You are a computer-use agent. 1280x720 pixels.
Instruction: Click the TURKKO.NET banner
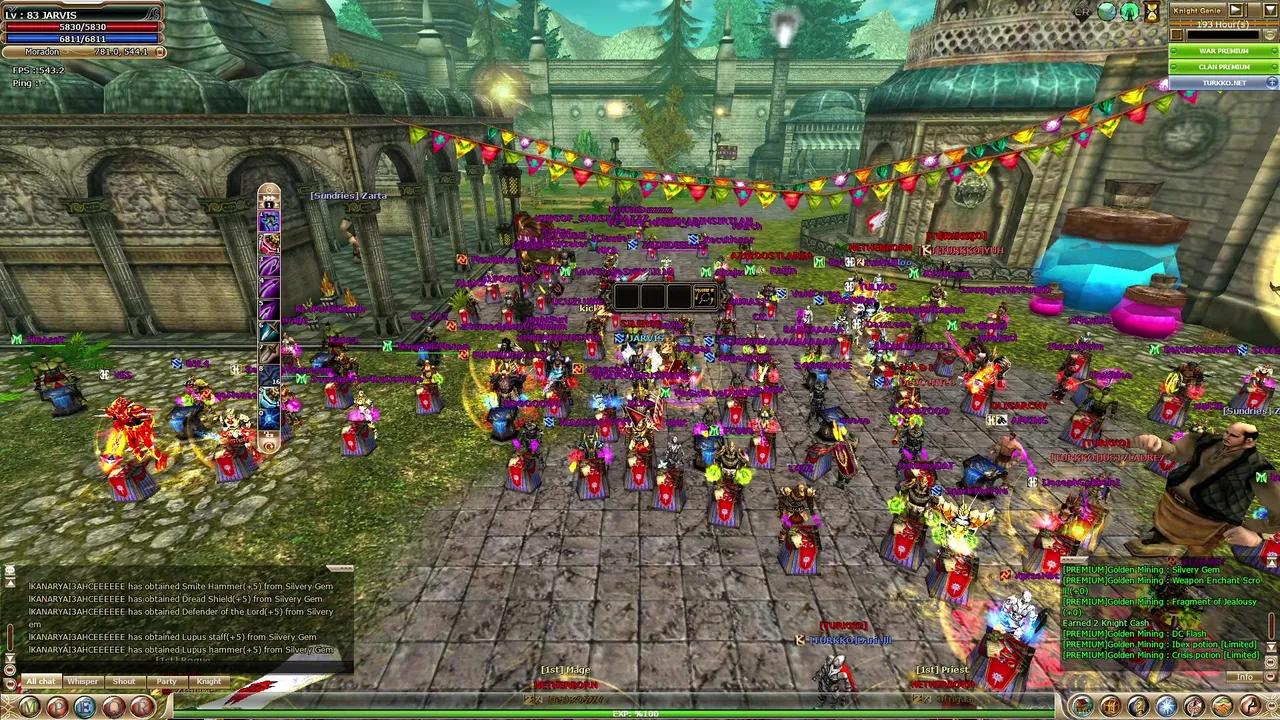coord(1223,83)
